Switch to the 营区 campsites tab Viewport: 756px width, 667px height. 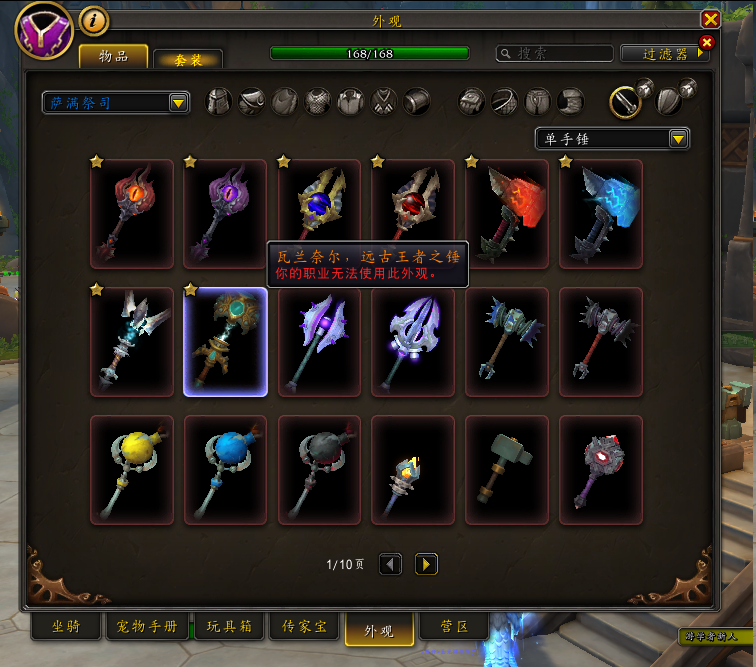pos(455,627)
